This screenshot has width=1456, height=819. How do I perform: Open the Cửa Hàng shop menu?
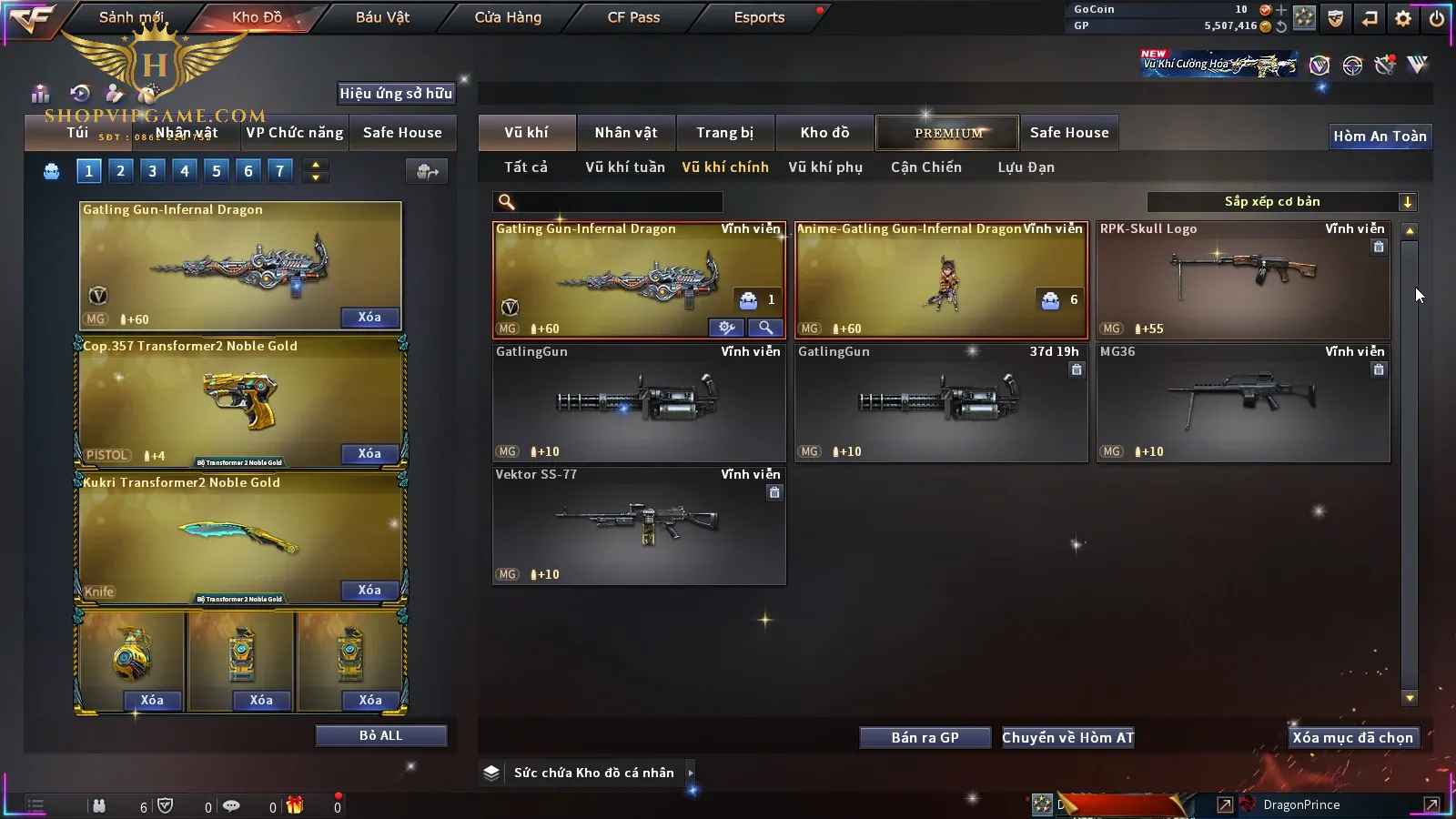(508, 17)
